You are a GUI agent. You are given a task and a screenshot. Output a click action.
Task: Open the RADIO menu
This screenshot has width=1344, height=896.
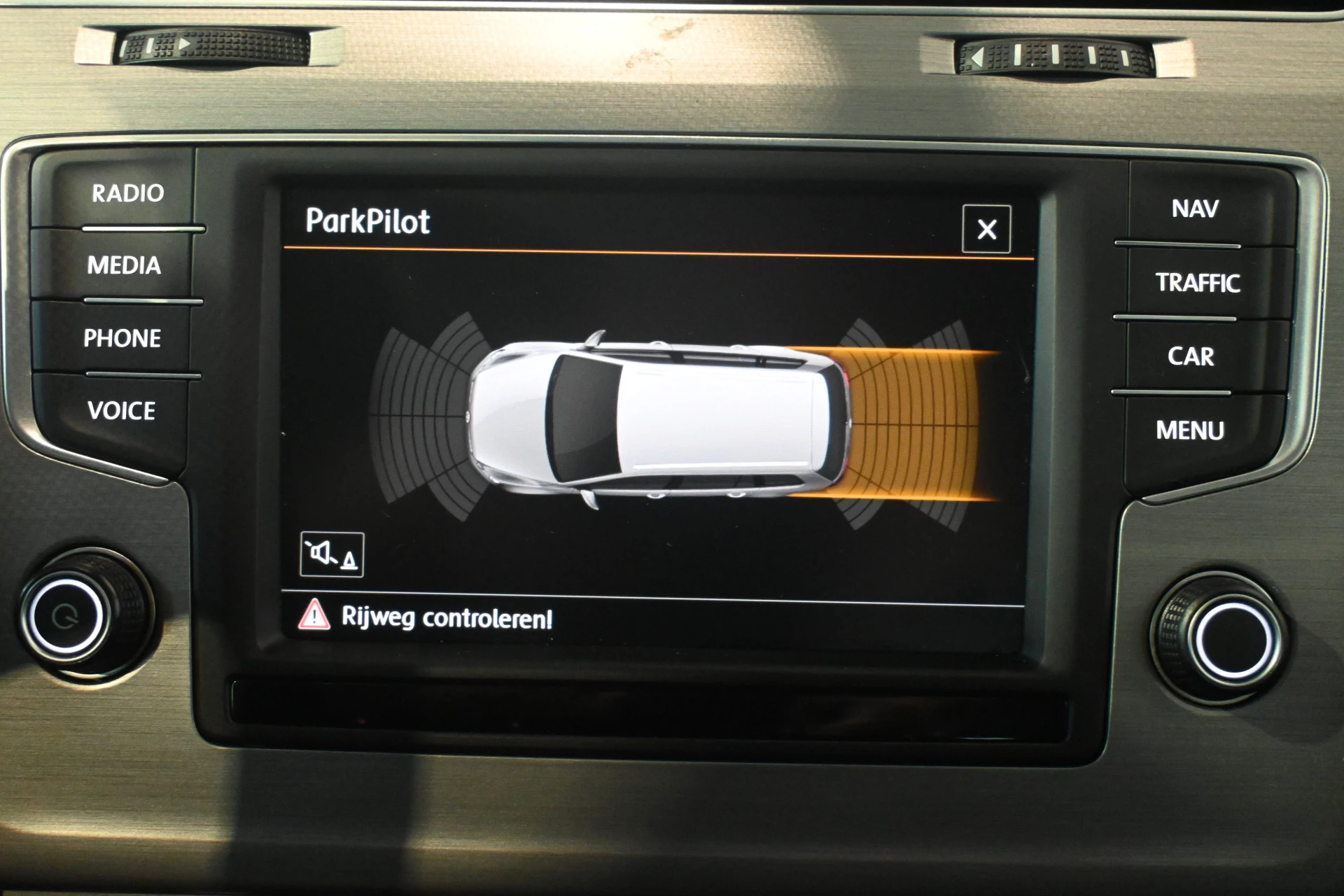127,193
